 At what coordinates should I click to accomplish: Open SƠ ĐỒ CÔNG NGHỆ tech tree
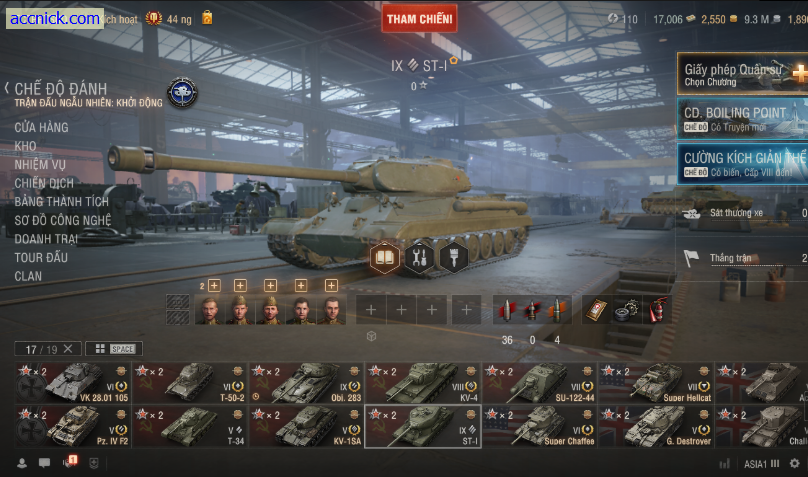coord(62,220)
